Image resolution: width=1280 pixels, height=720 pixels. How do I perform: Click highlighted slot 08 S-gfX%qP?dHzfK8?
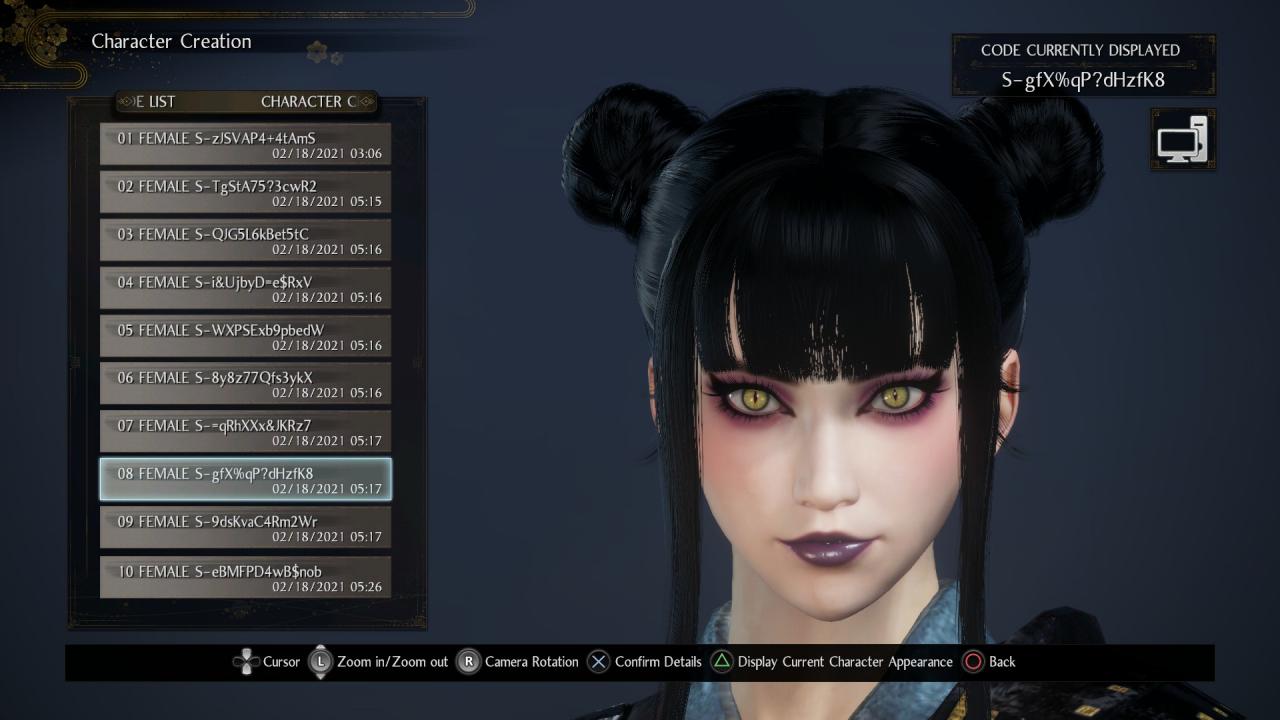coord(245,480)
